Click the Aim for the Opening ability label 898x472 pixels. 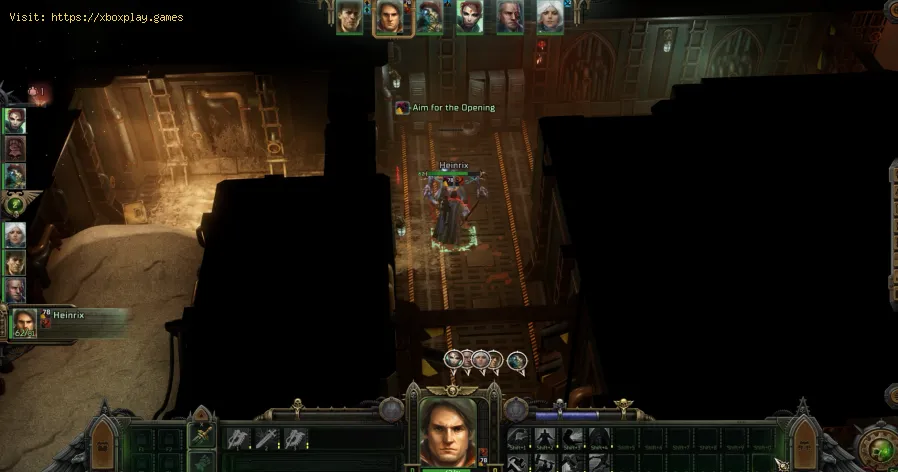(444, 107)
